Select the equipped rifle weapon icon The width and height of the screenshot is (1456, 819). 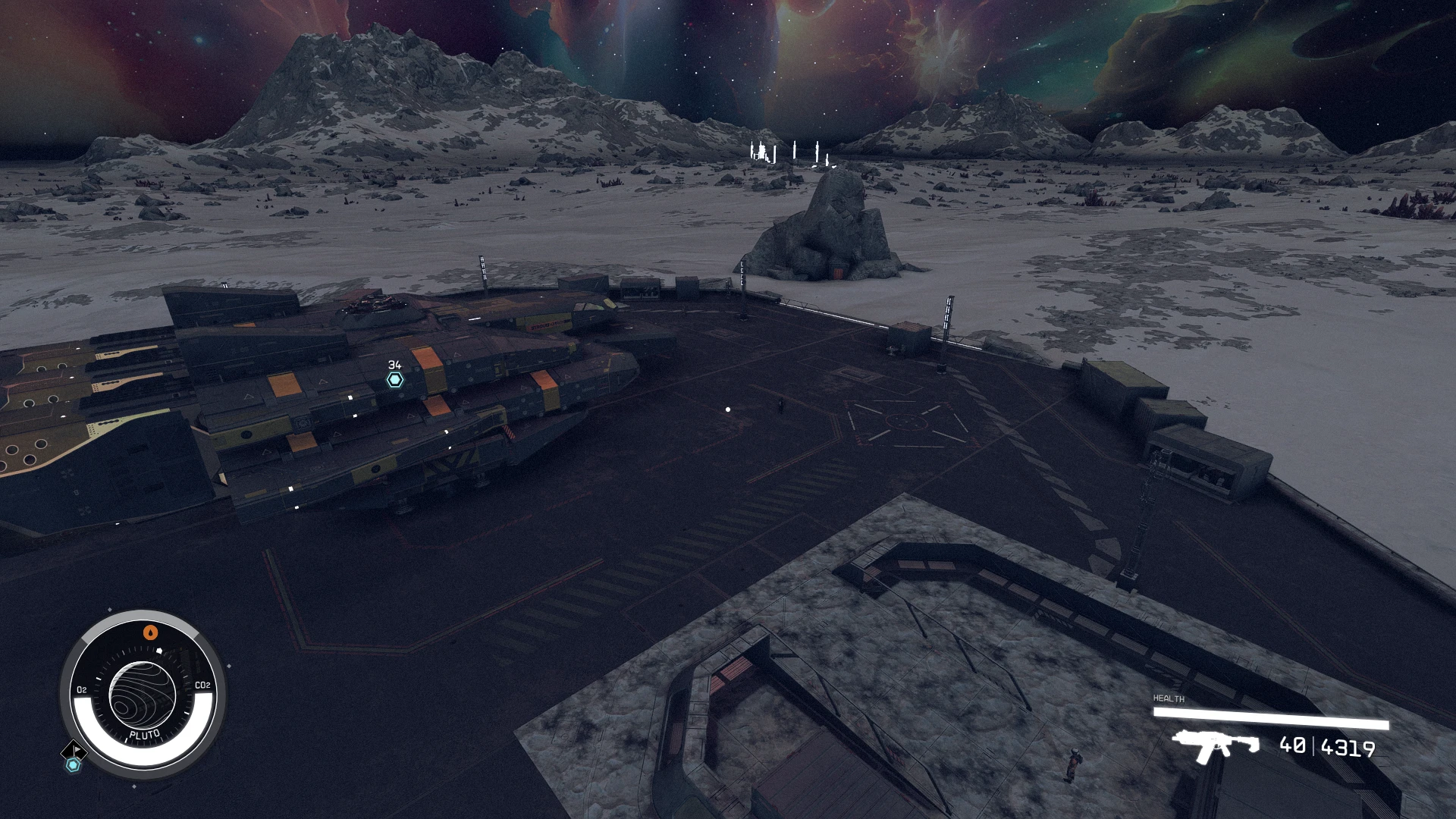point(1215,745)
